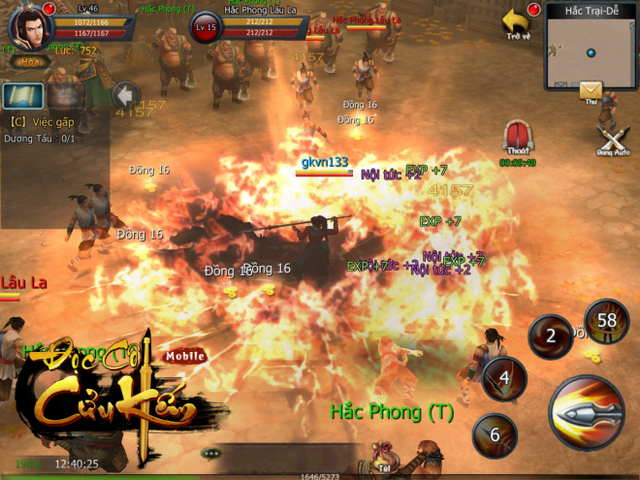Open the Thư mail envelope
Image resolution: width=640 pixels, height=480 pixels.
click(591, 91)
